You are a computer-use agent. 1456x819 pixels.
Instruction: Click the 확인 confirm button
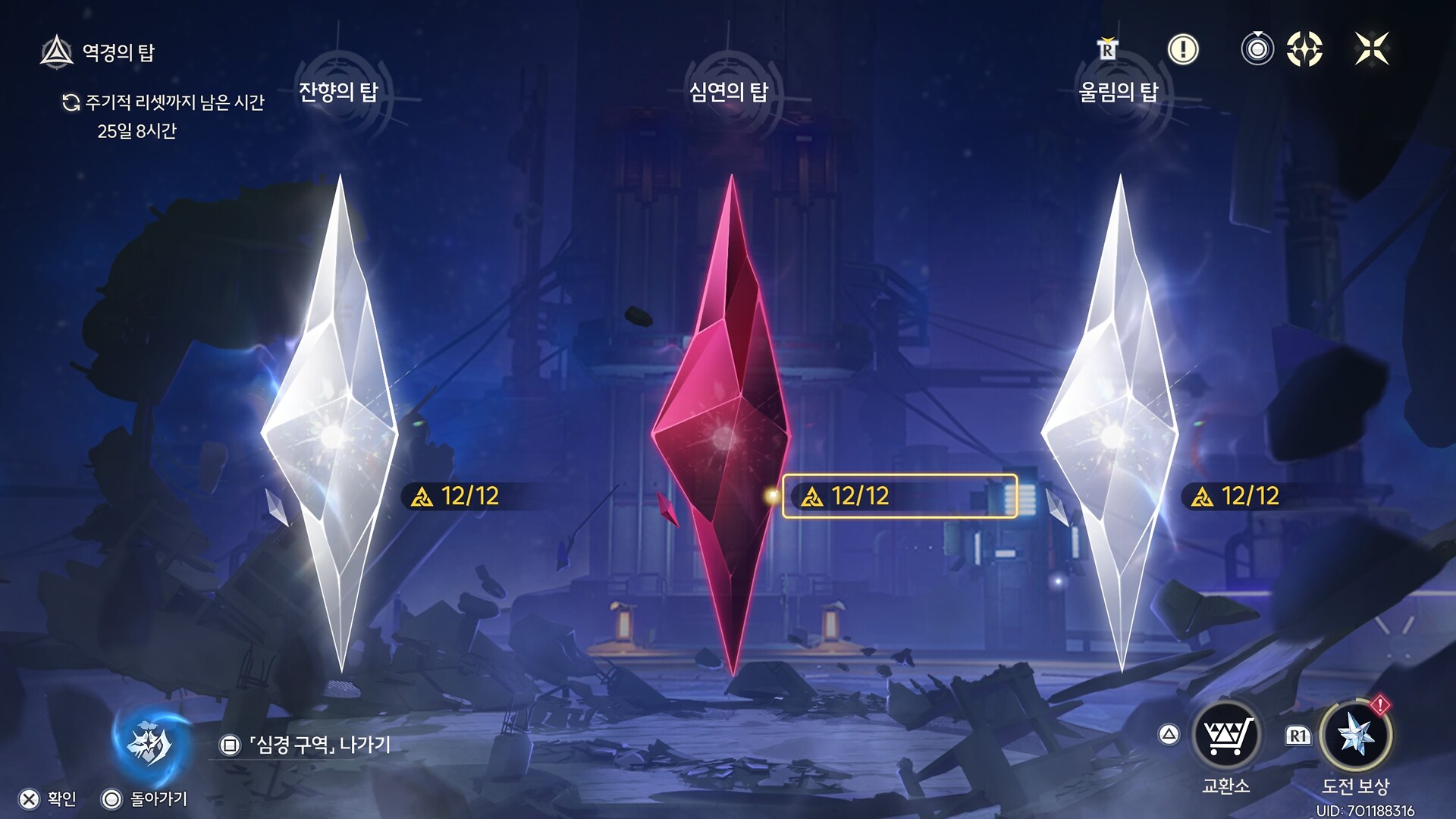point(49,799)
